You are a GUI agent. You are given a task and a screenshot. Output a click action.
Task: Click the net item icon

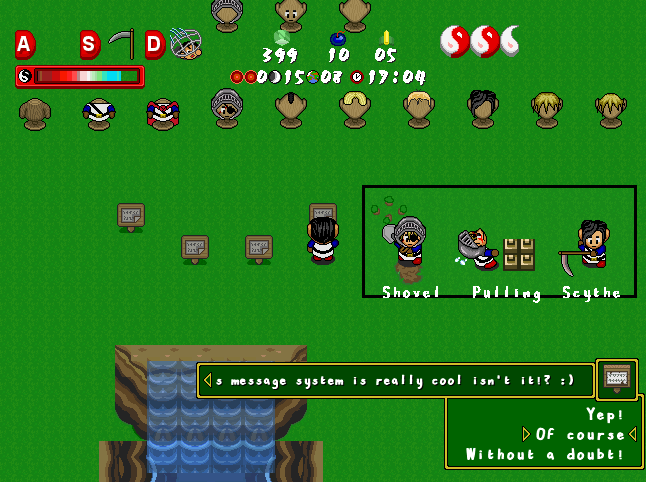185,43
